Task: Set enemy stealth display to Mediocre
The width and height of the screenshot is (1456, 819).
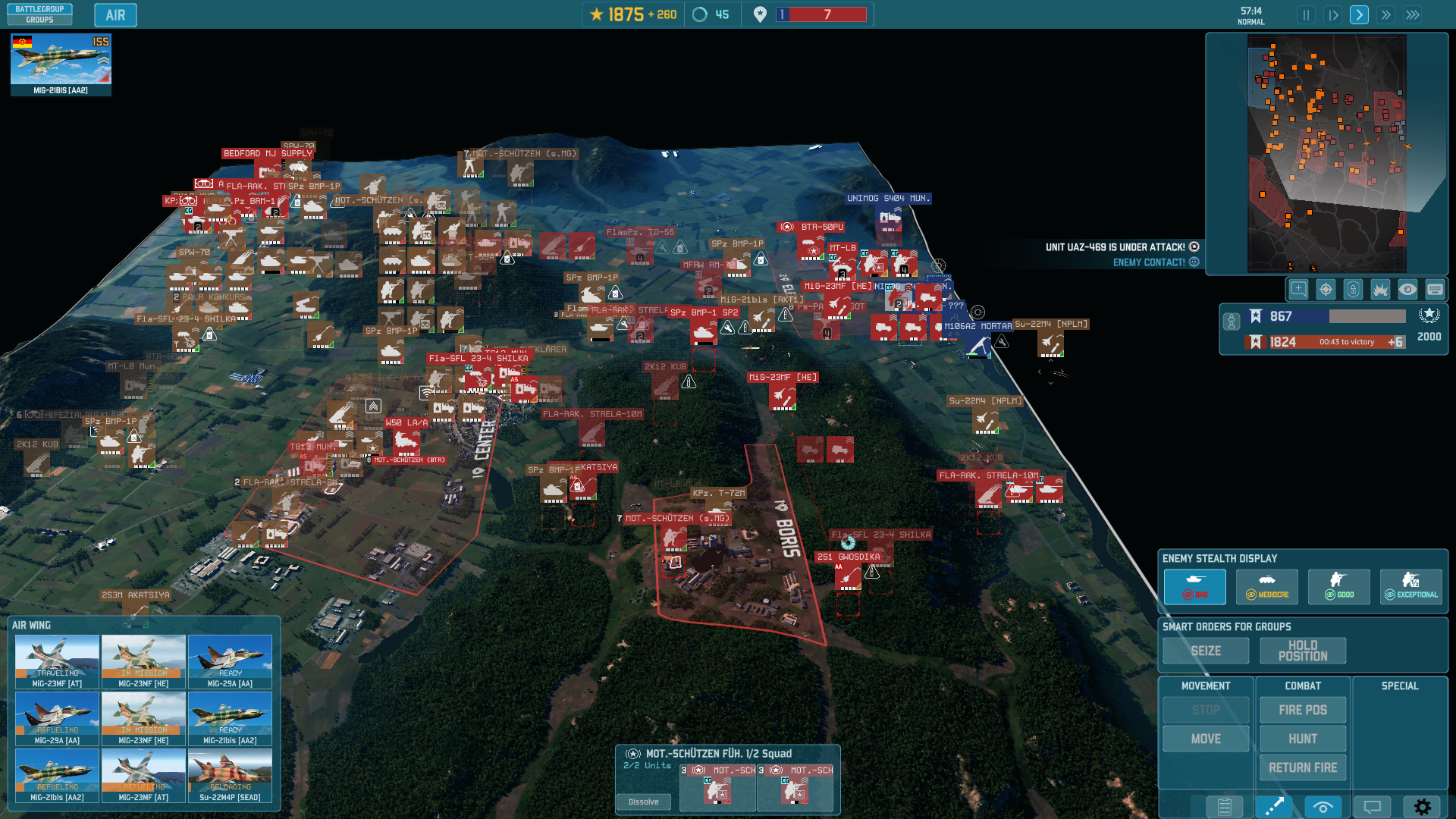Action: (1267, 586)
